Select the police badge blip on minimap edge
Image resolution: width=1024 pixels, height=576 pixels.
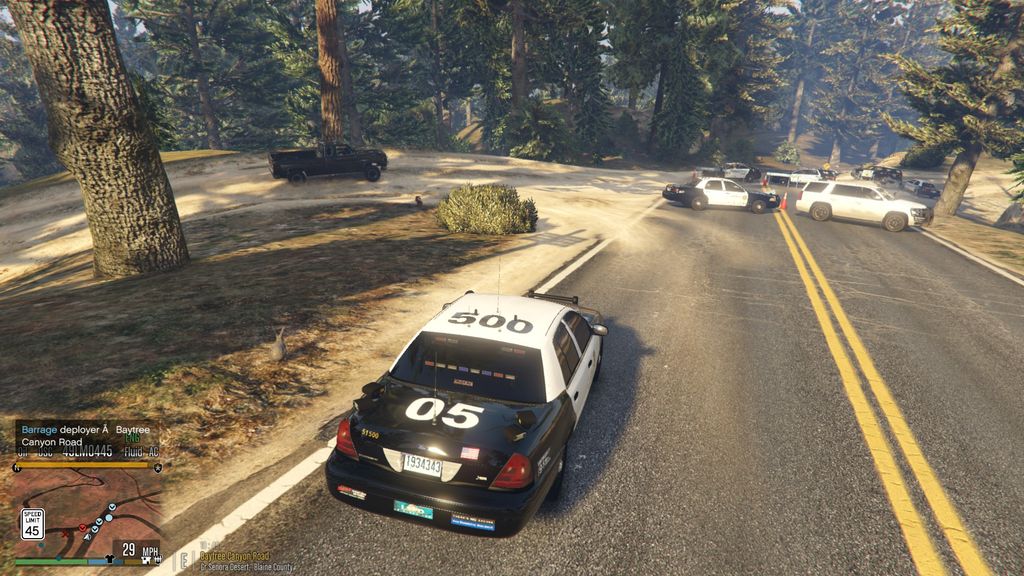click(158, 467)
